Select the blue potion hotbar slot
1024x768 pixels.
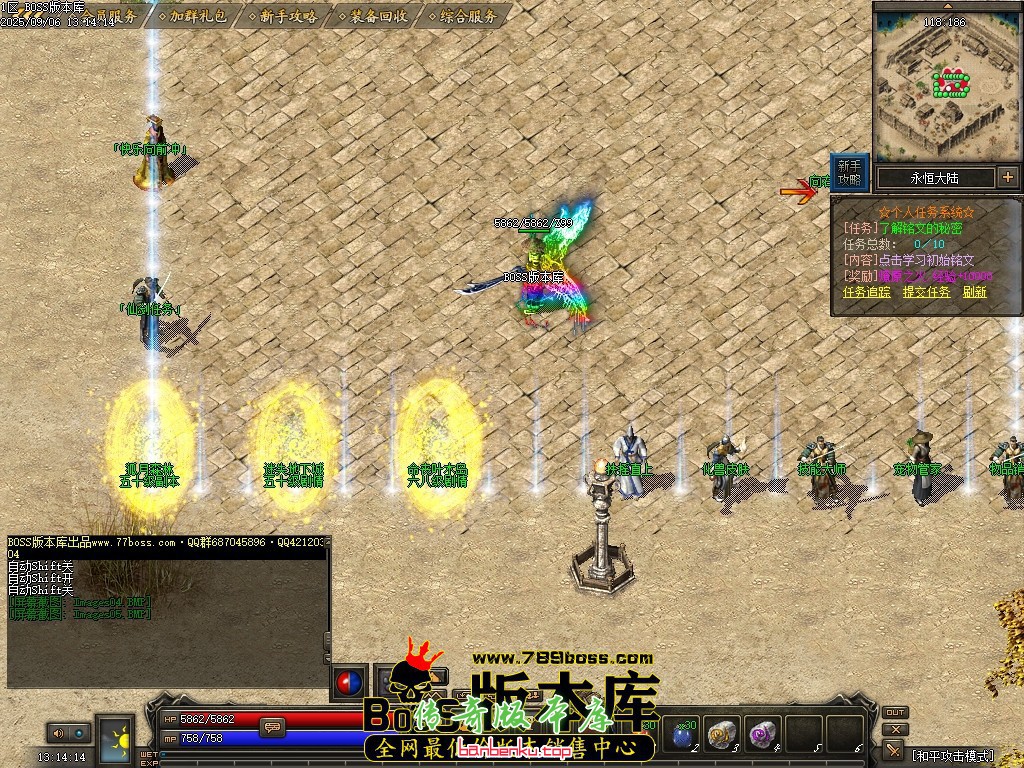[683, 736]
